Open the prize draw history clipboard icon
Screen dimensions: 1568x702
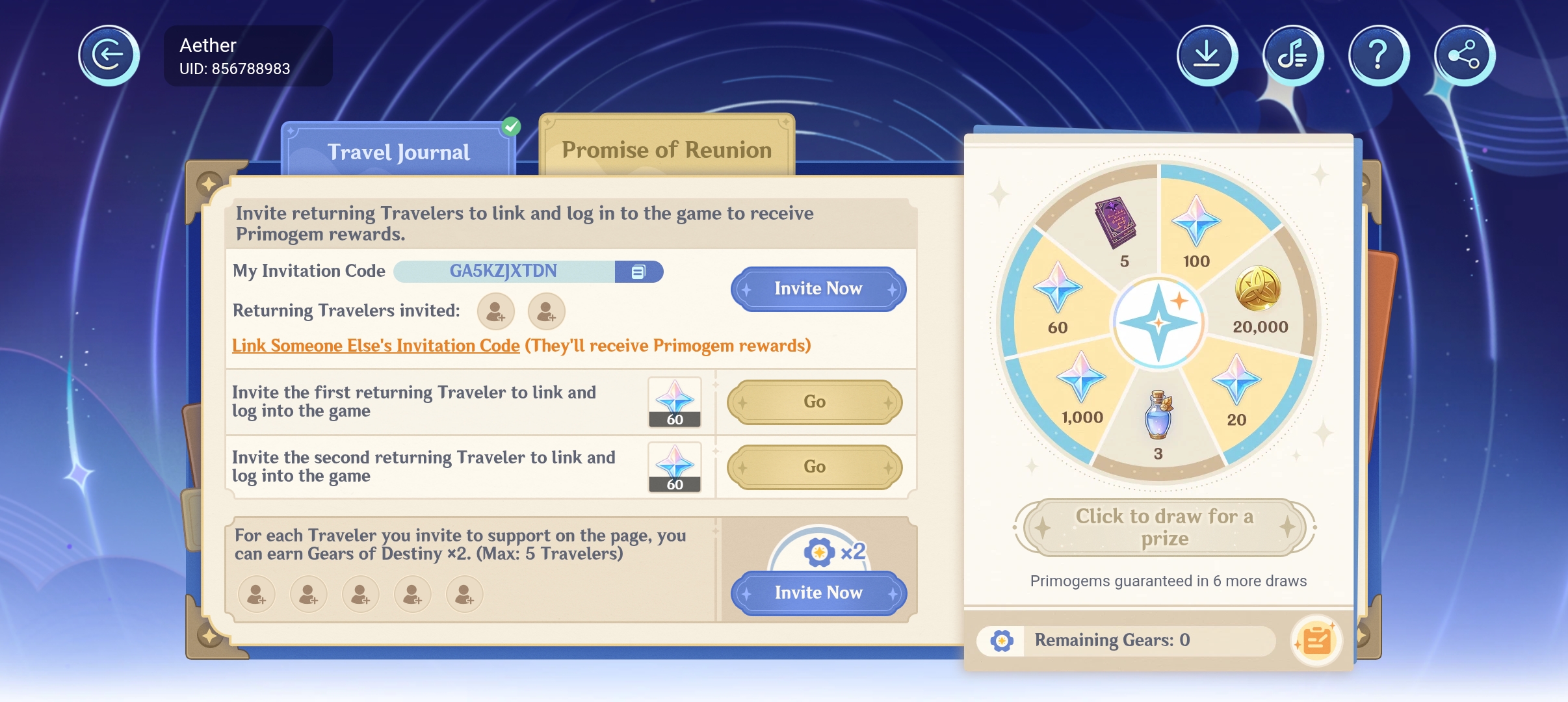coord(1317,640)
